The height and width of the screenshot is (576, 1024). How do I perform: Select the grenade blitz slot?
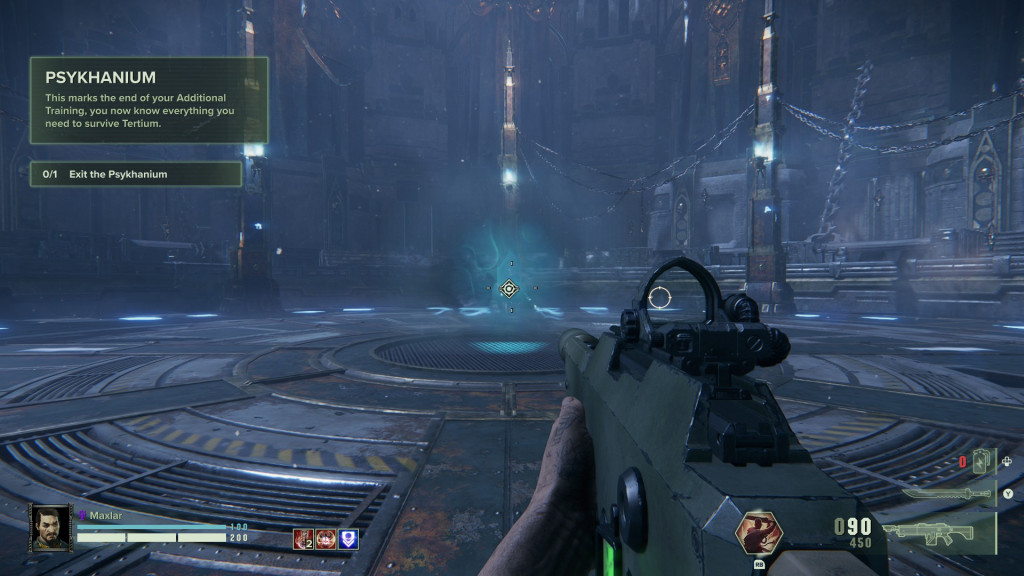pyautogui.click(x=980, y=462)
